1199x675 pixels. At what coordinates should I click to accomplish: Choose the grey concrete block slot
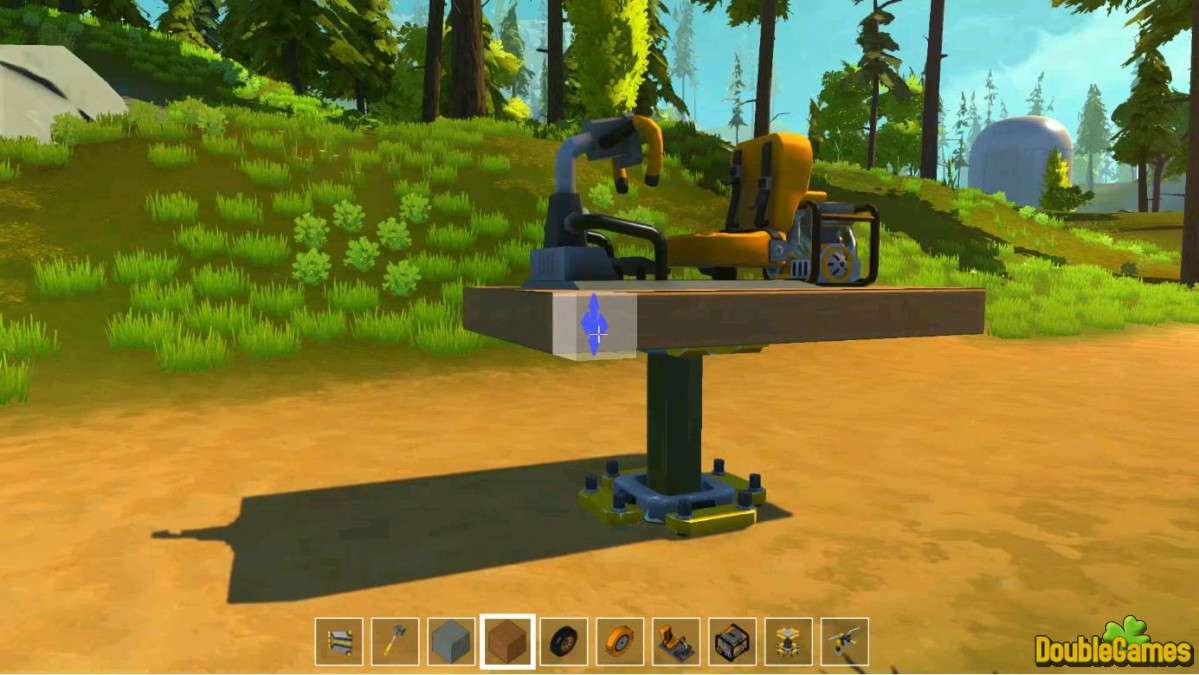pos(451,641)
